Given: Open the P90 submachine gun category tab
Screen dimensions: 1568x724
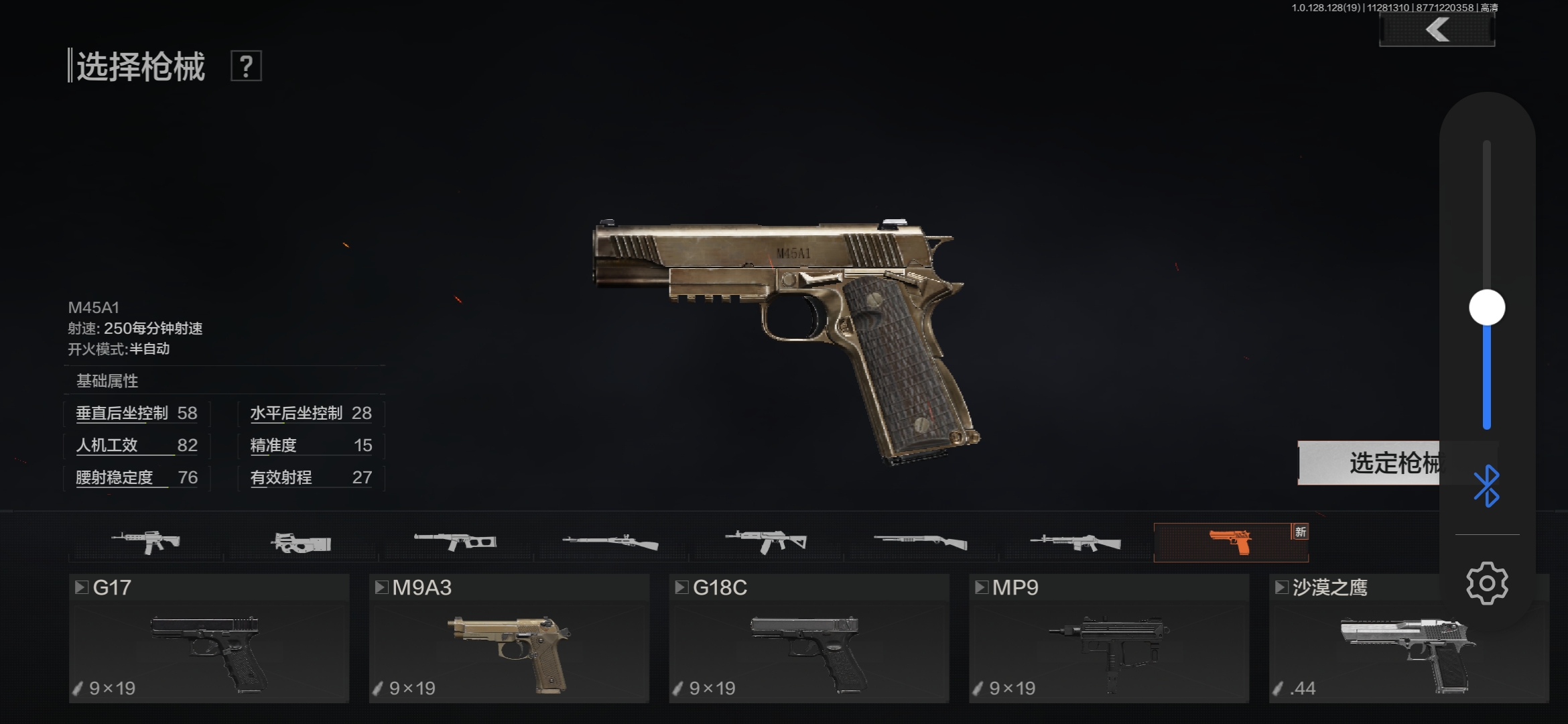Looking at the screenshot, I should pos(302,542).
